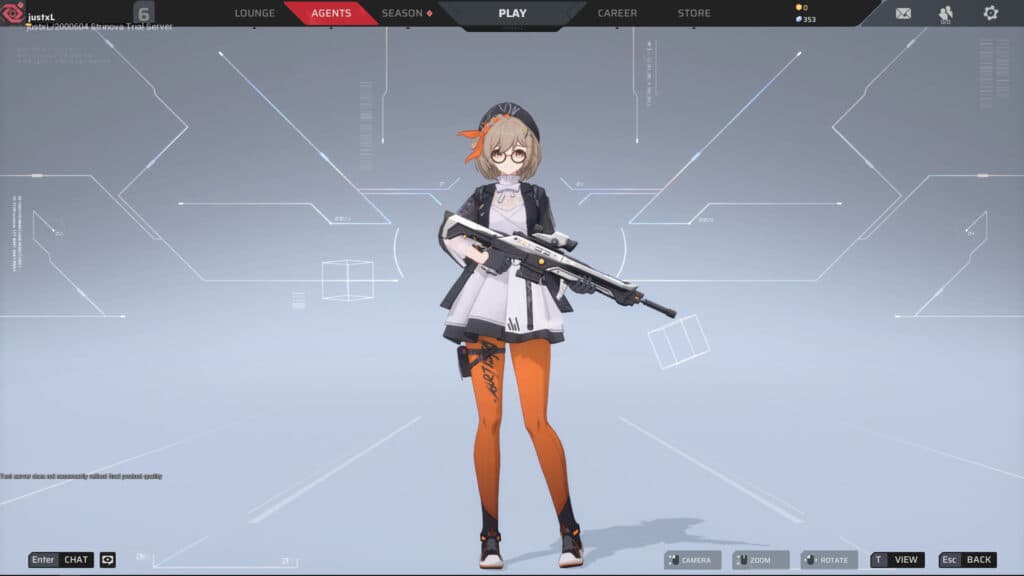Go back with the Back button
Screen dimensions: 1024x576
[x=967, y=560]
